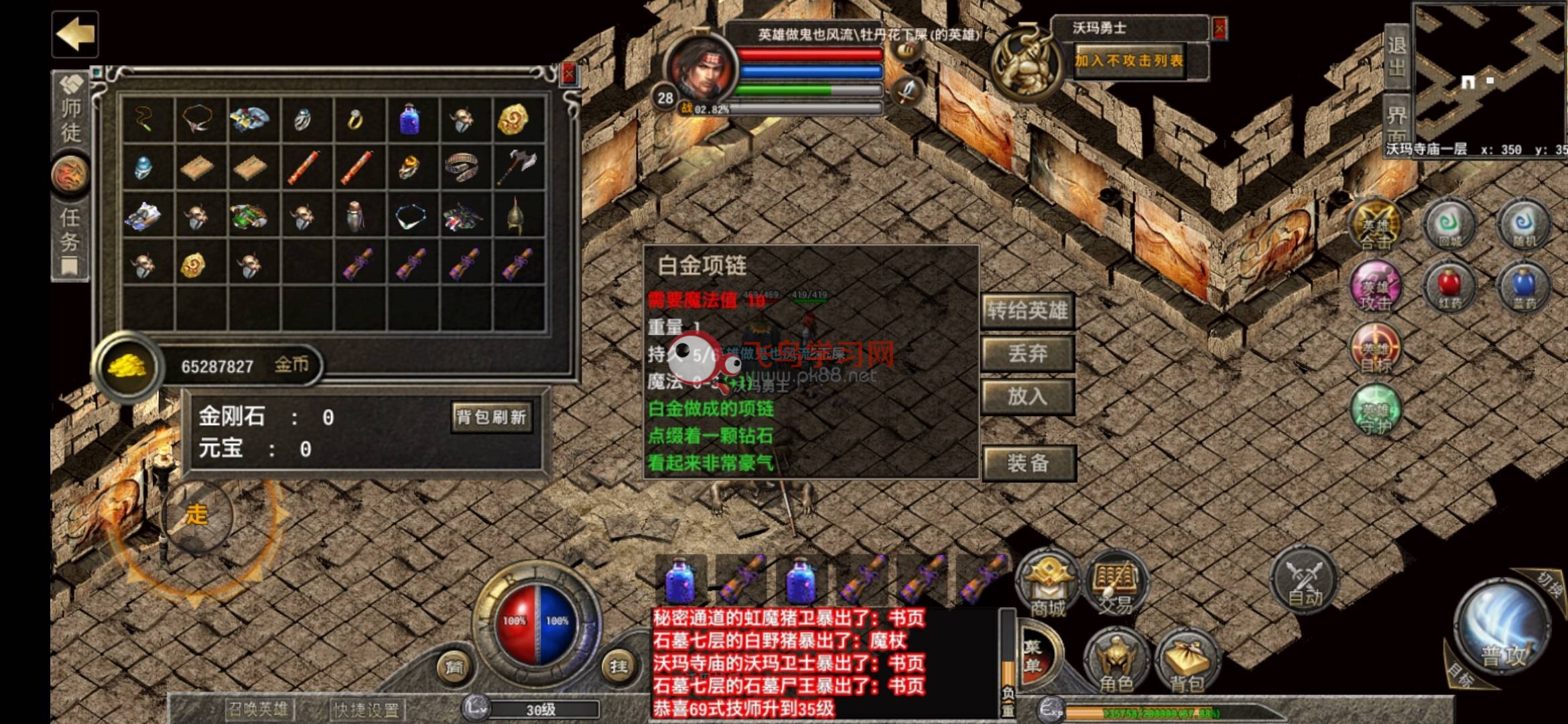1568x724 pixels.
Task: Open the 任务 quest tab
Action: [x=70, y=231]
